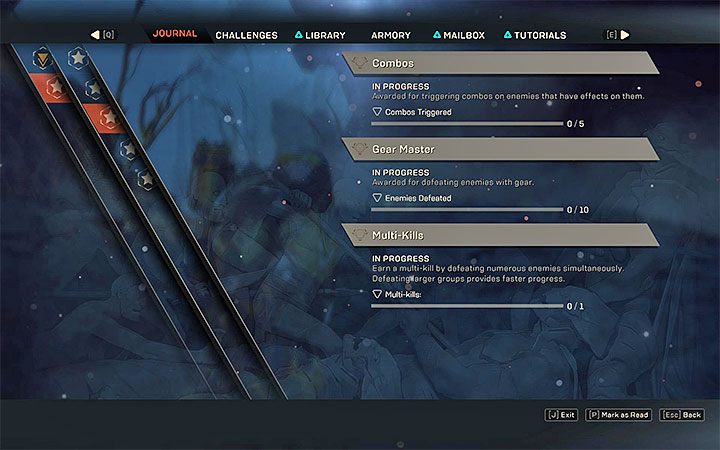Image resolution: width=720 pixels, height=450 pixels.
Task: Switch to the Journal tab
Action: coord(175,34)
